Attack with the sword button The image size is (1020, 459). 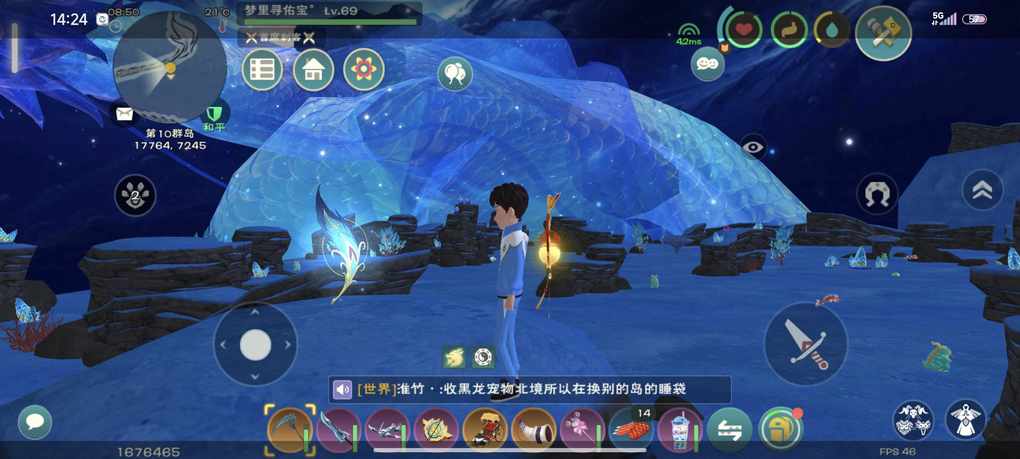click(805, 343)
